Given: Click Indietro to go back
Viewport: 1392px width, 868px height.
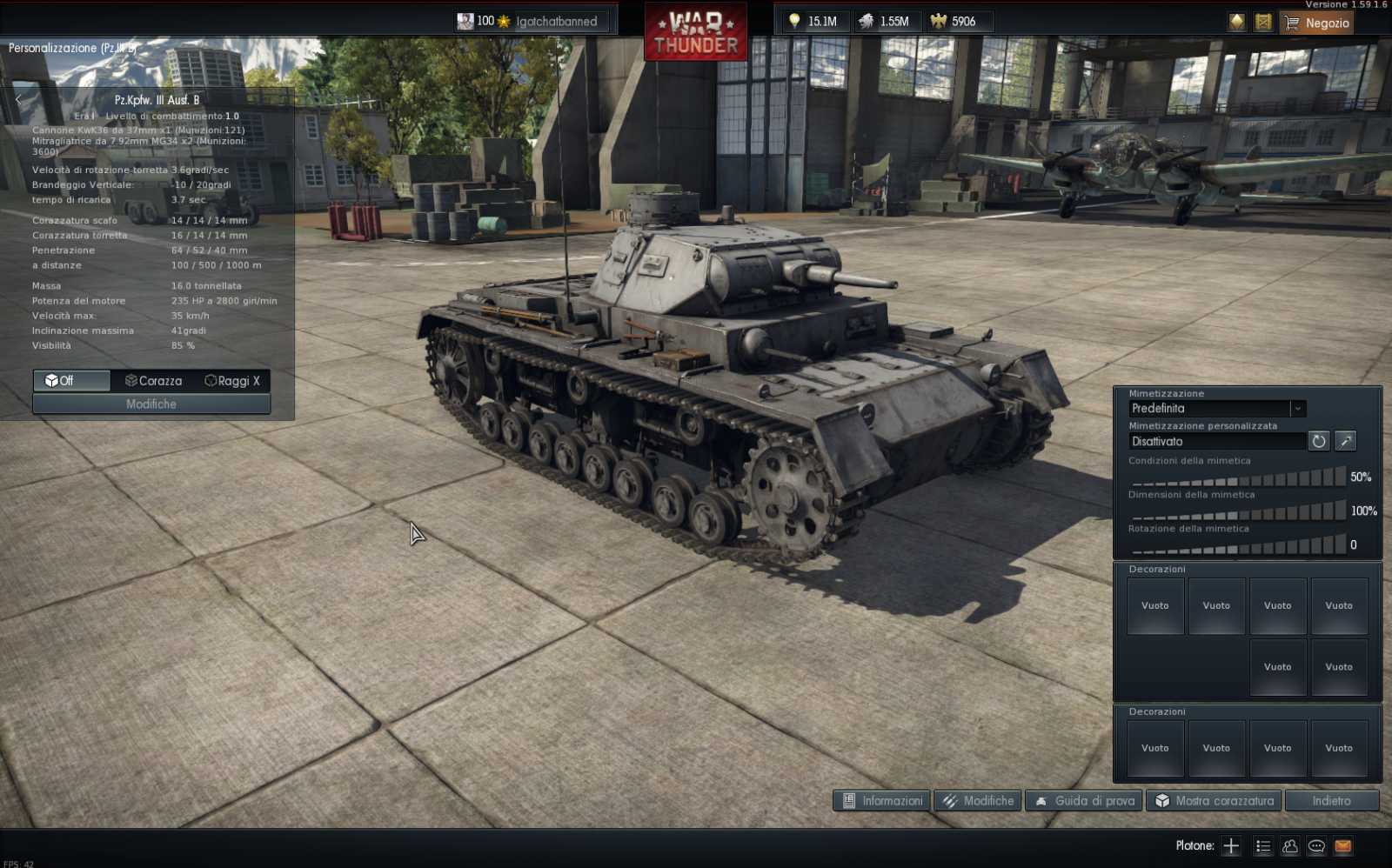Looking at the screenshot, I should tap(1333, 800).
